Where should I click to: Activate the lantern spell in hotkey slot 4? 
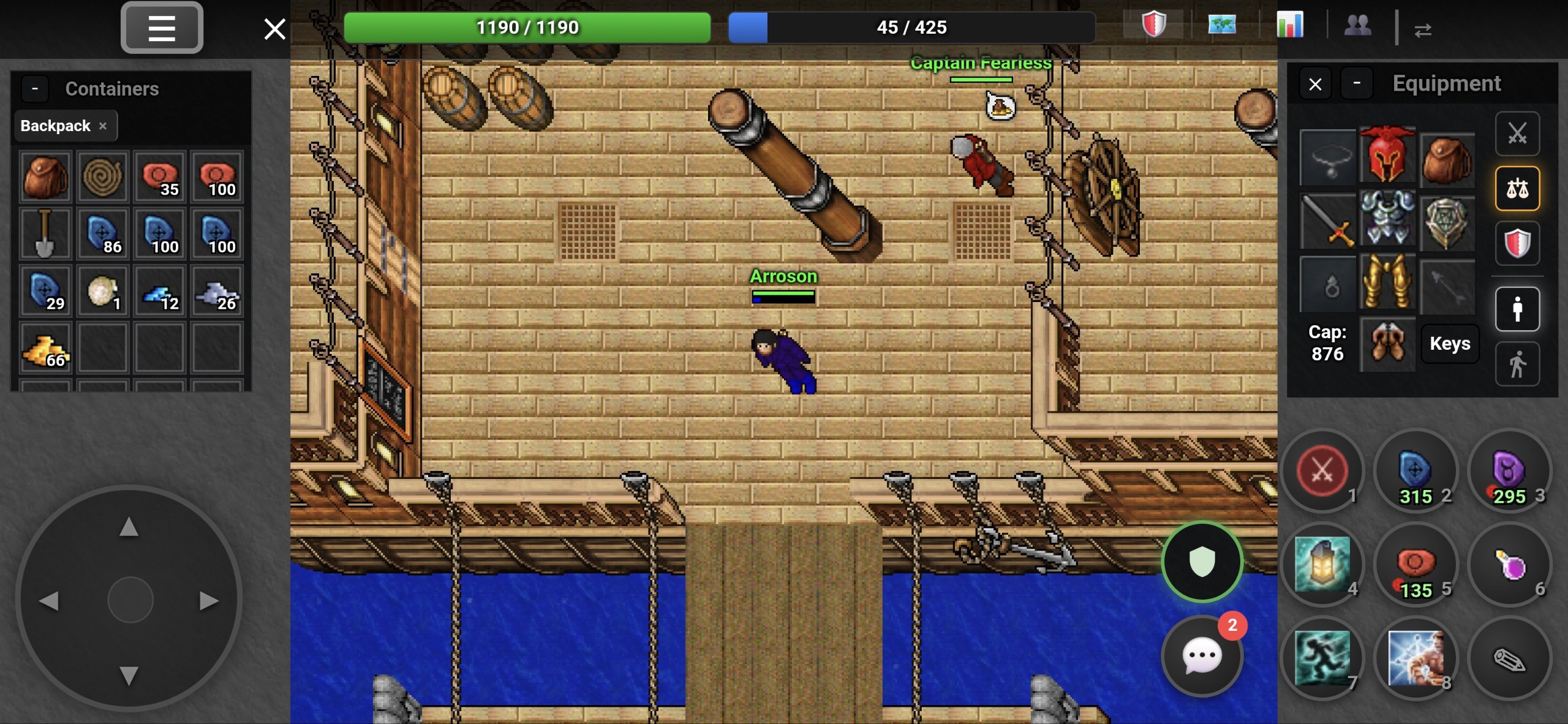[1322, 565]
